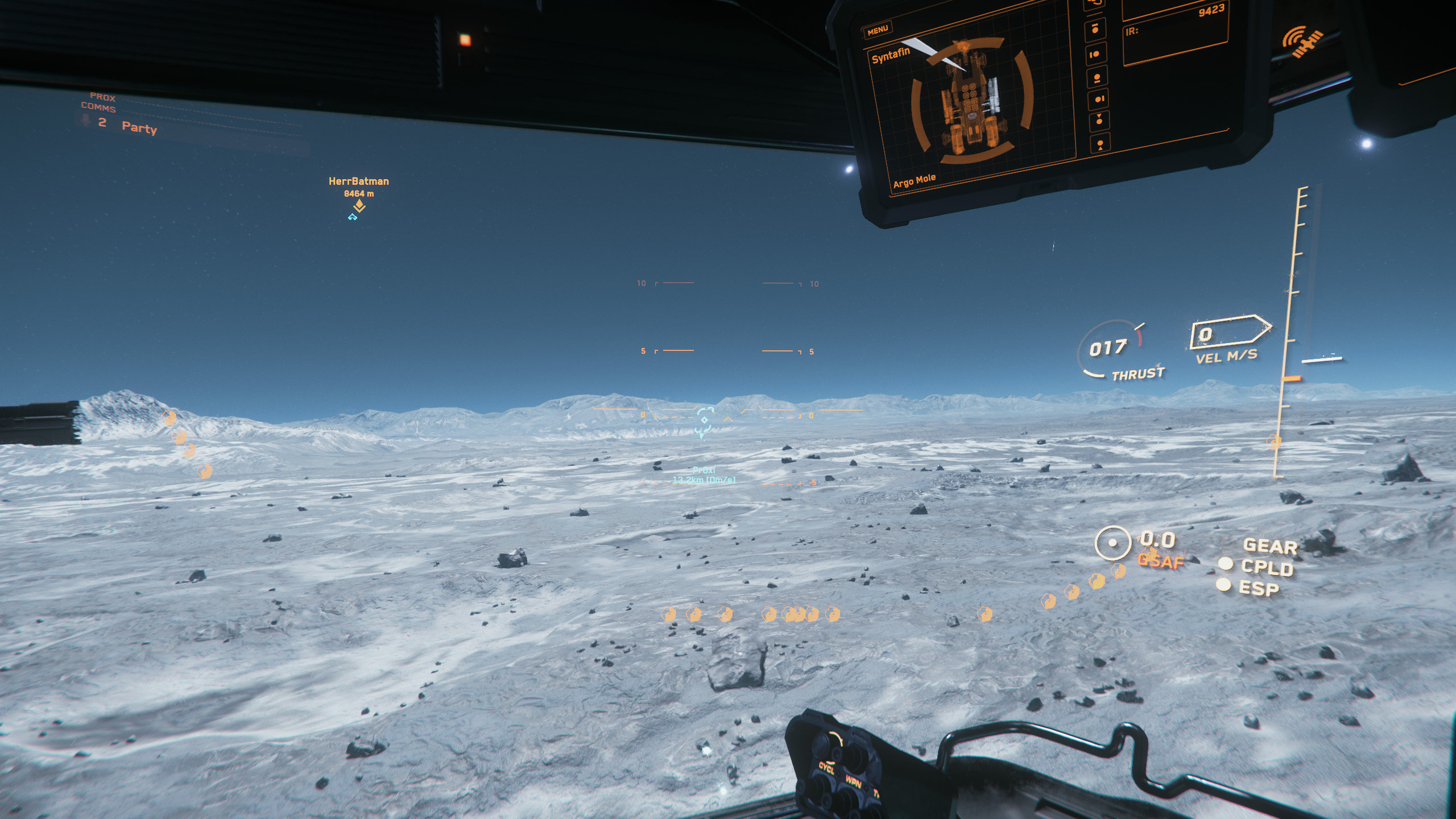This screenshot has width=1456, height=819.
Task: Select the shield icon with bar left of circle
Action: tap(1095, 55)
